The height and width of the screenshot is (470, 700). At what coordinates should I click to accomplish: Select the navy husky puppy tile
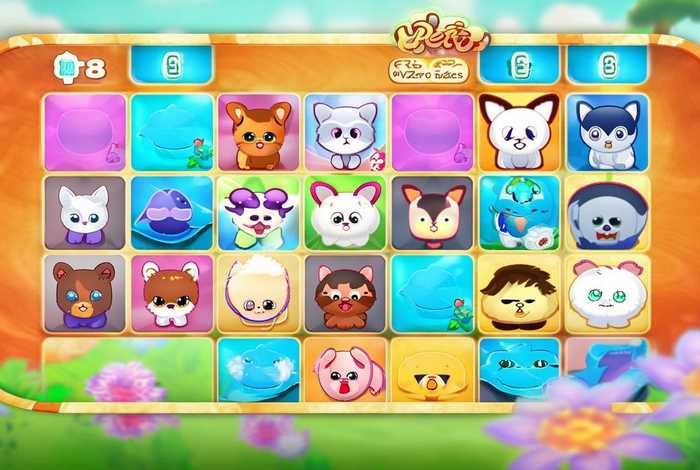[606, 132]
